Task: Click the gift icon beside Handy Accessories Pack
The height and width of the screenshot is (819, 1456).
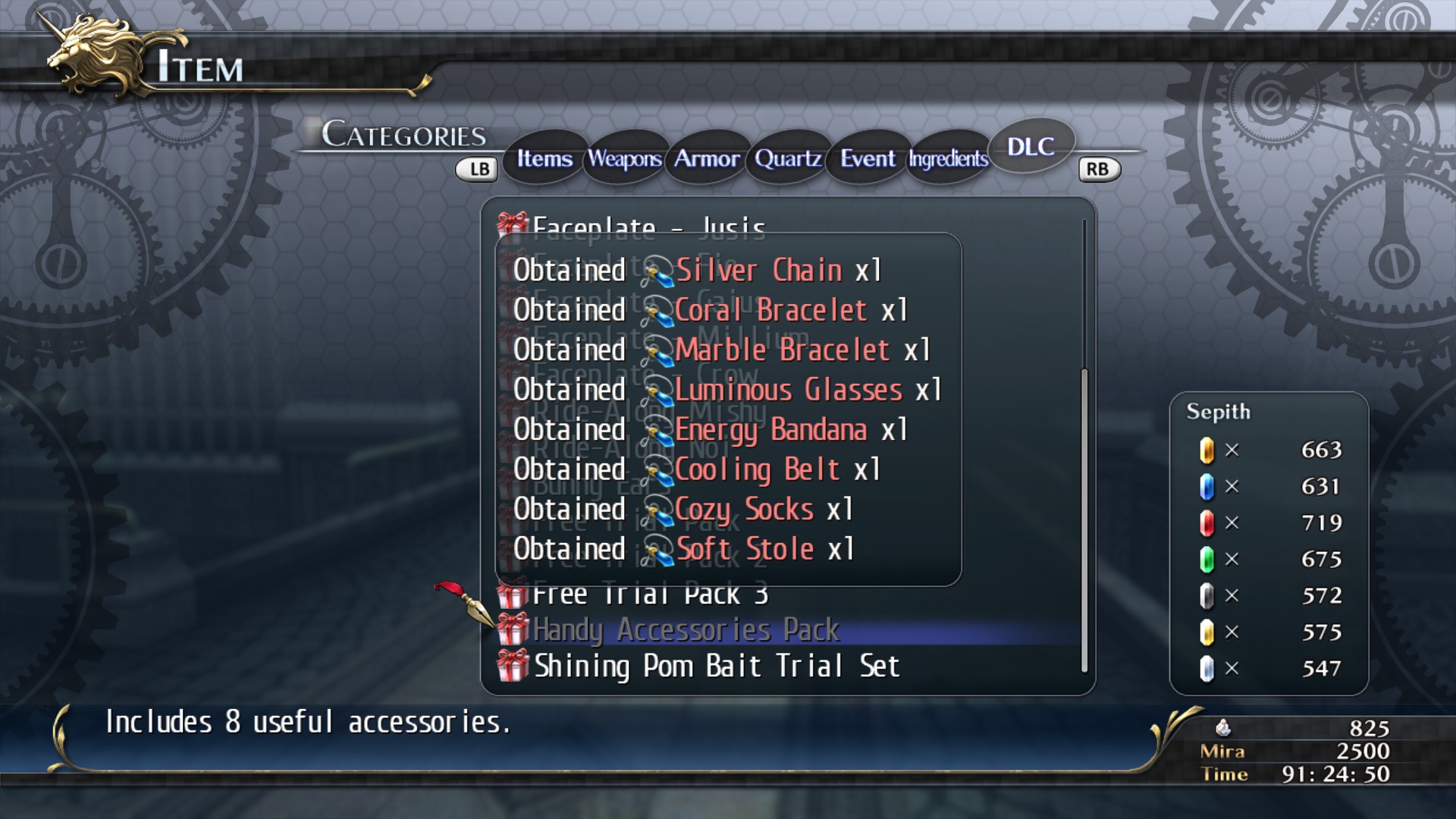Action: point(511,629)
